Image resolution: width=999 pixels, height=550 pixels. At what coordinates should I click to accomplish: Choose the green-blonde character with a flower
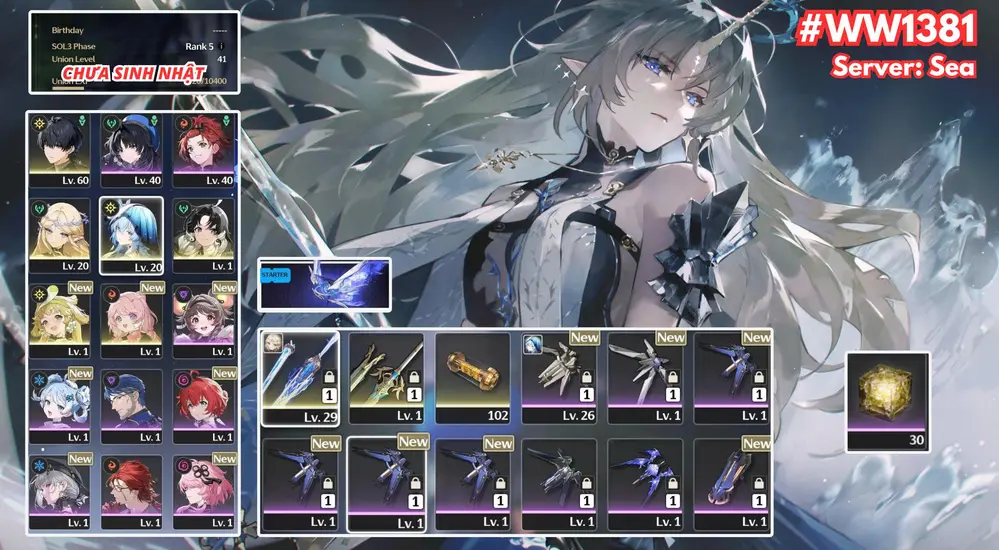(62, 318)
